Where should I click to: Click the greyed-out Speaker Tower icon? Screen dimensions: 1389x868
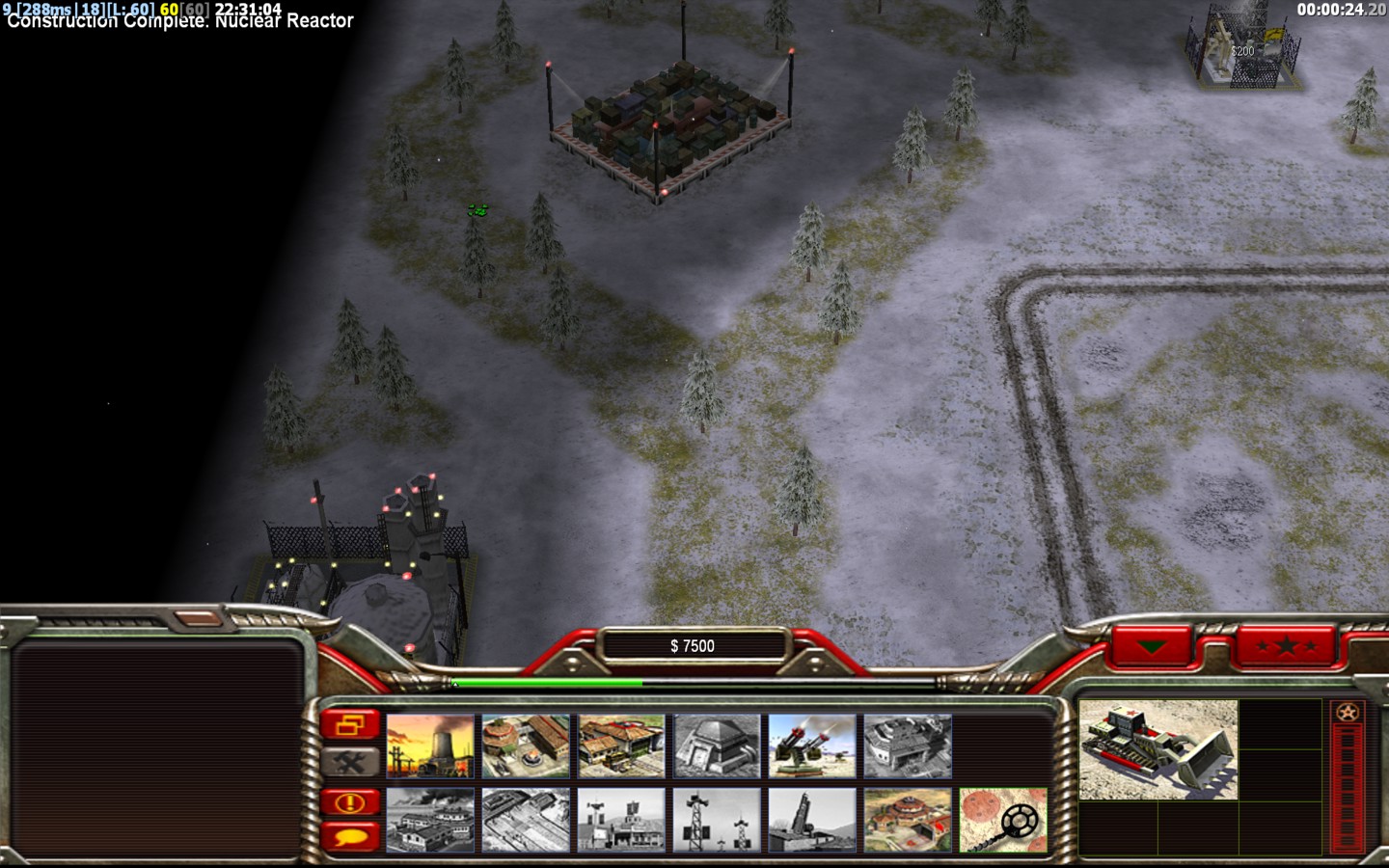coord(717,821)
